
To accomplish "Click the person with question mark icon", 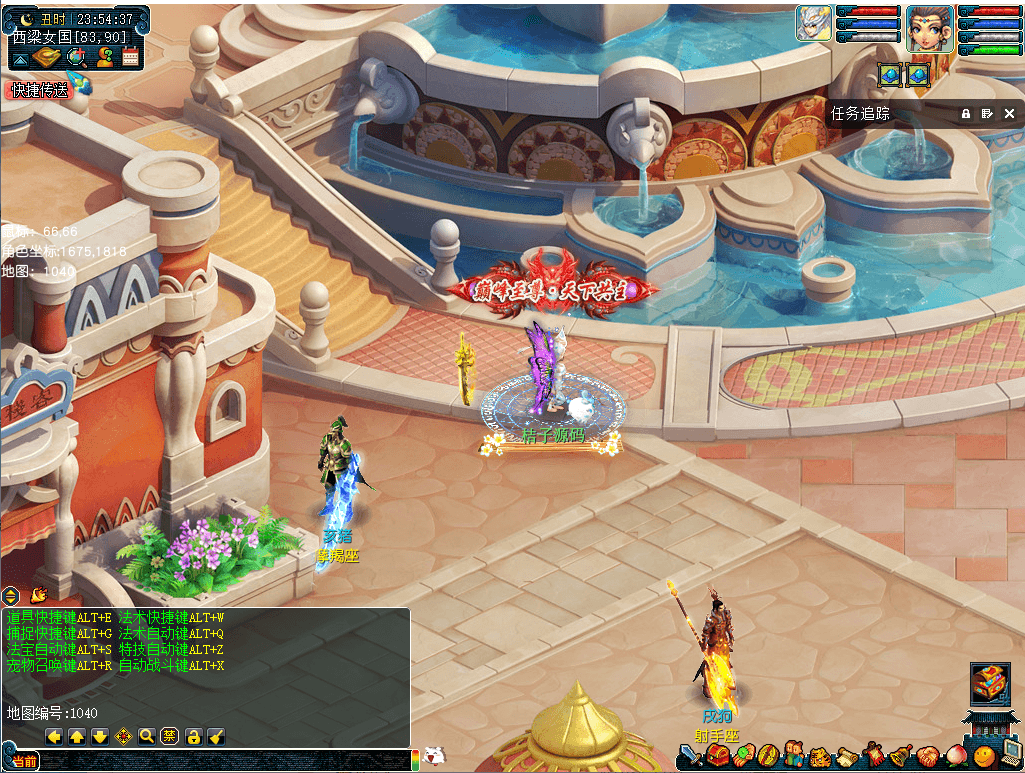I will coord(104,59).
